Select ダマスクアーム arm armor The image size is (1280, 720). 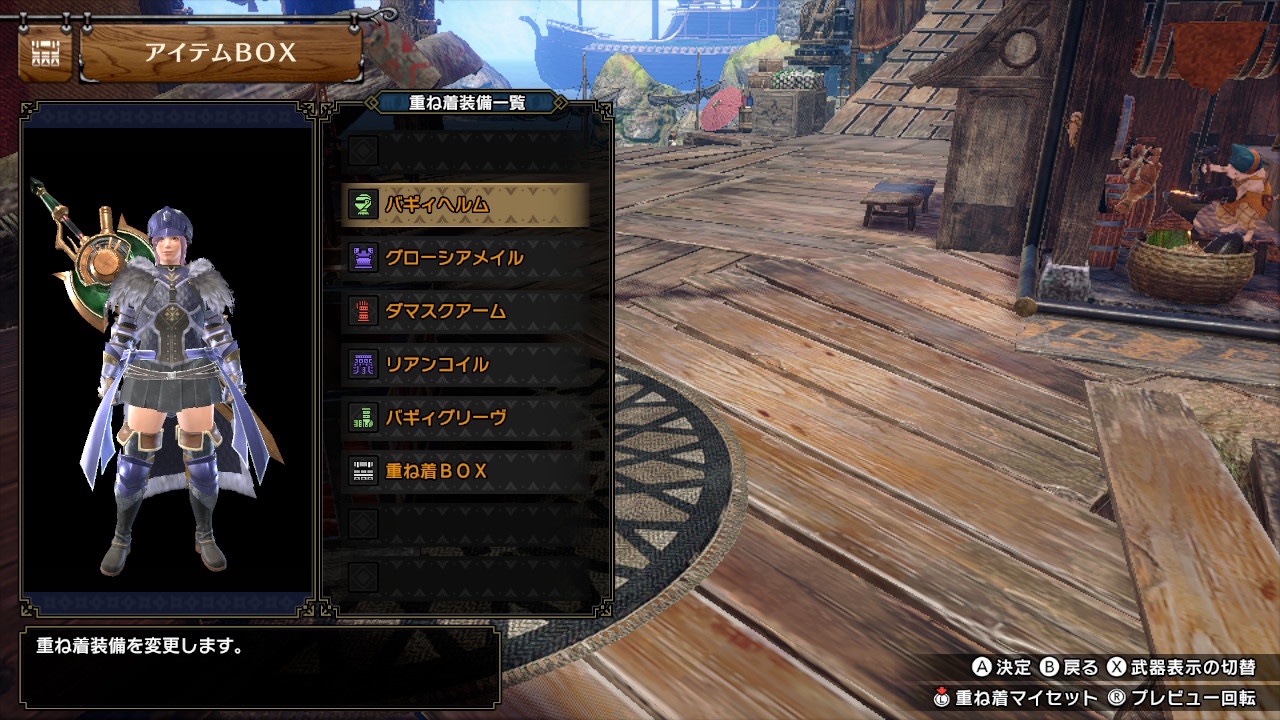click(x=465, y=311)
